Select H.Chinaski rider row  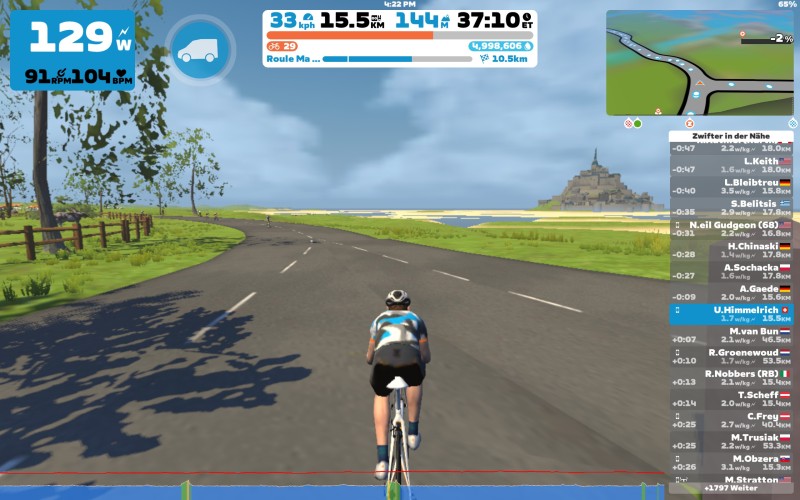click(x=731, y=250)
